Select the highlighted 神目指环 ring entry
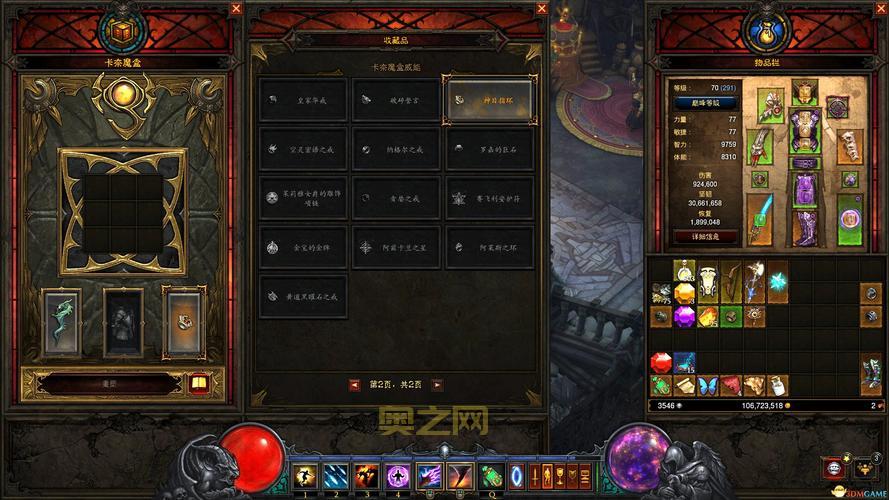 click(489, 99)
